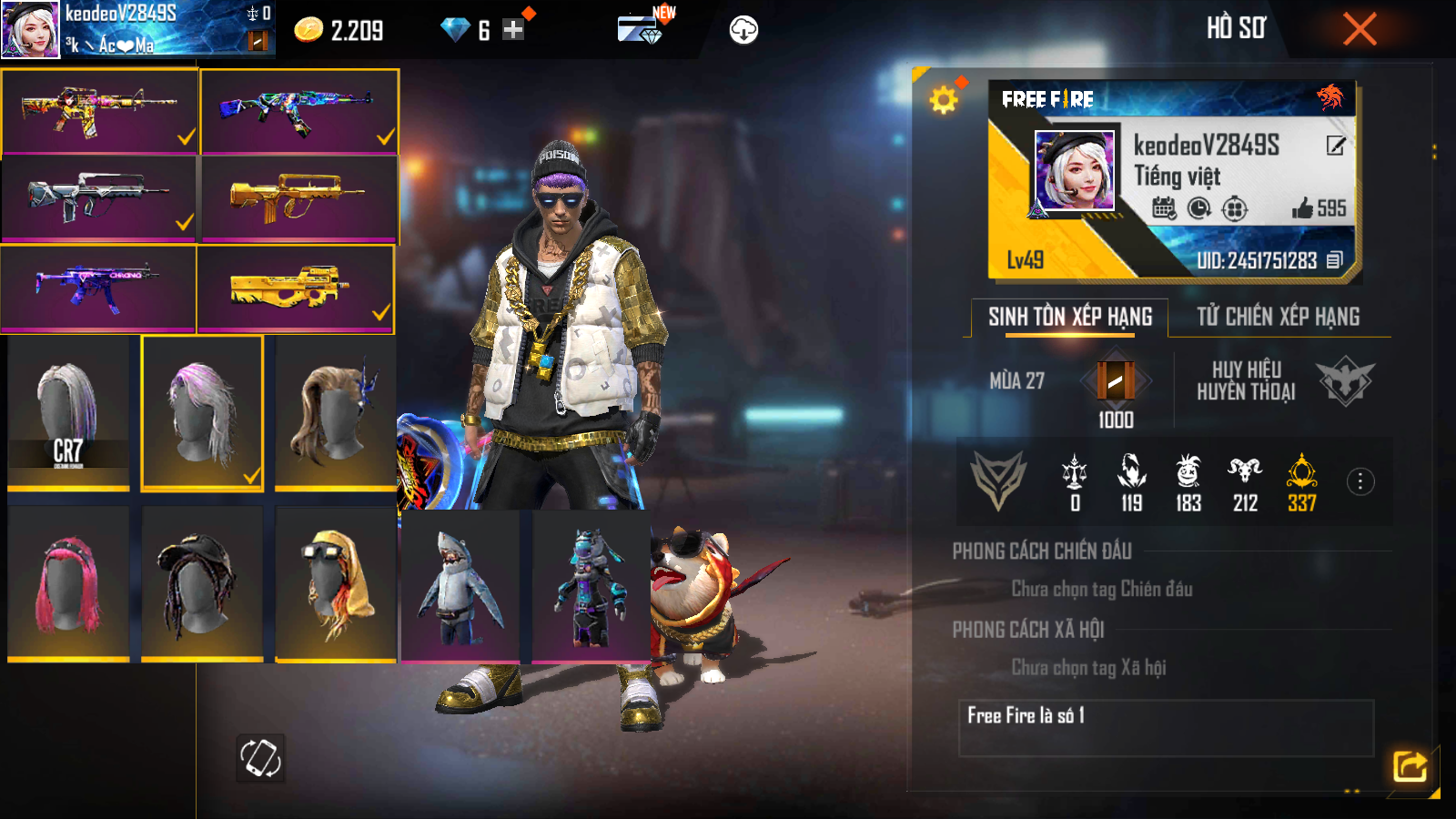The width and height of the screenshot is (1456, 819).
Task: Pick the shark costume thumbnail
Action: point(460,585)
